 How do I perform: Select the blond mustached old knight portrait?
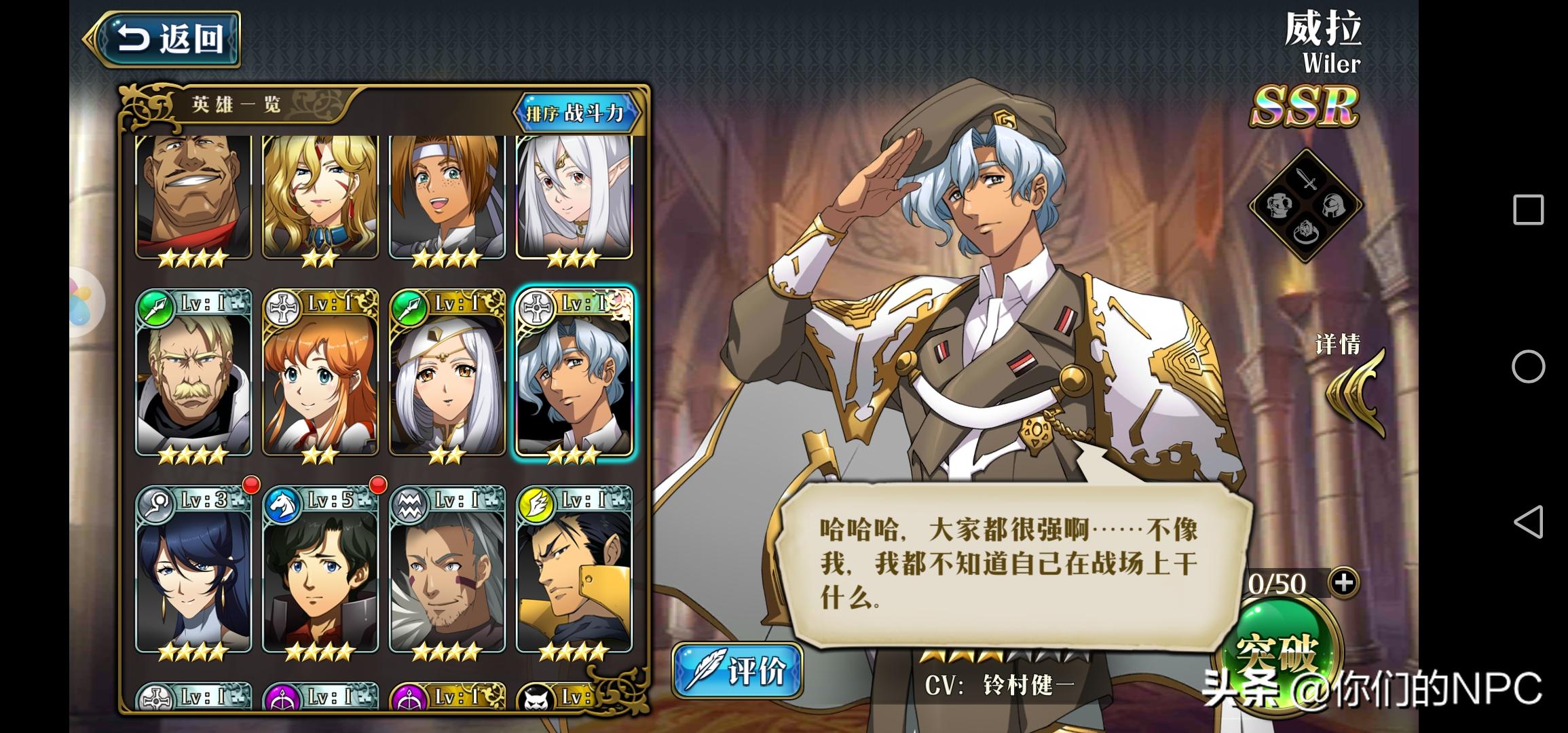193,375
